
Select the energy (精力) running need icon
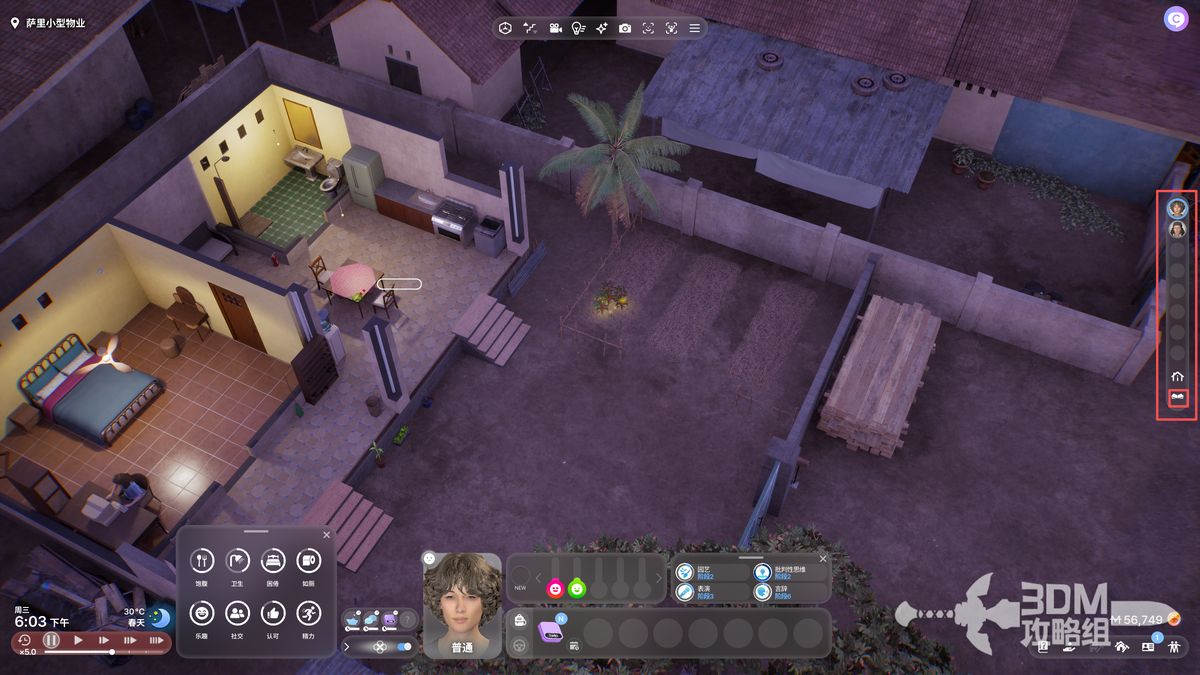coord(309,613)
